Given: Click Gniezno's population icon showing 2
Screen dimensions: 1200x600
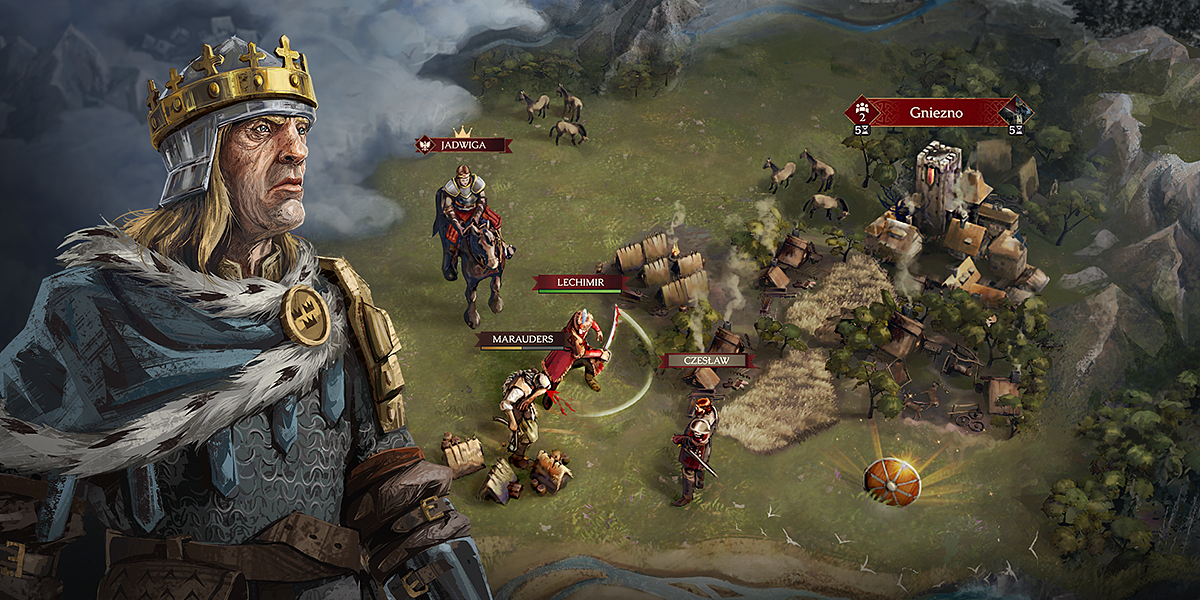Looking at the screenshot, I should coord(861,113).
